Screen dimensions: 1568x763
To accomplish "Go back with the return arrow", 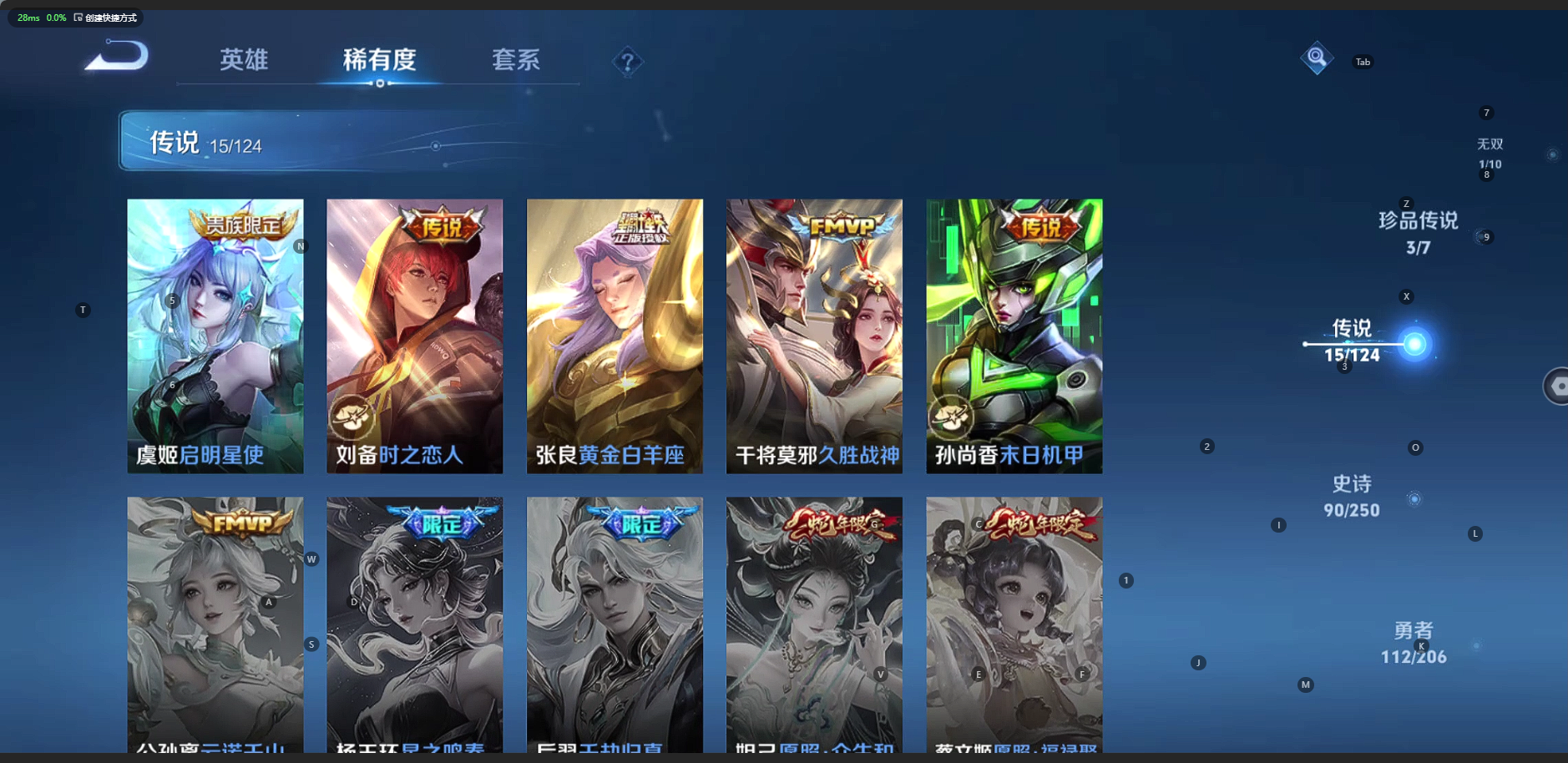I will tap(118, 58).
